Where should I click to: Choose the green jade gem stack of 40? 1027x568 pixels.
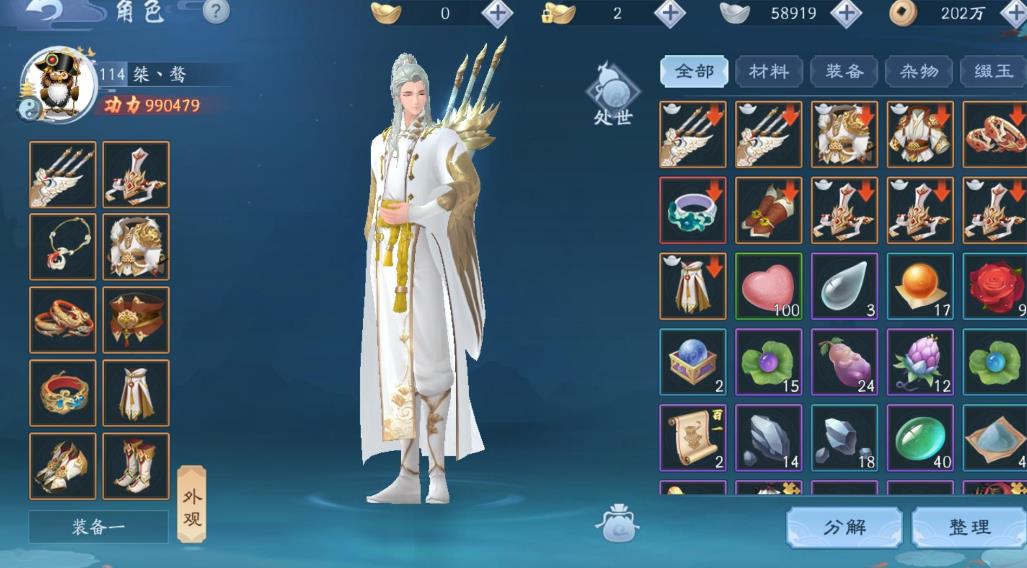point(919,437)
